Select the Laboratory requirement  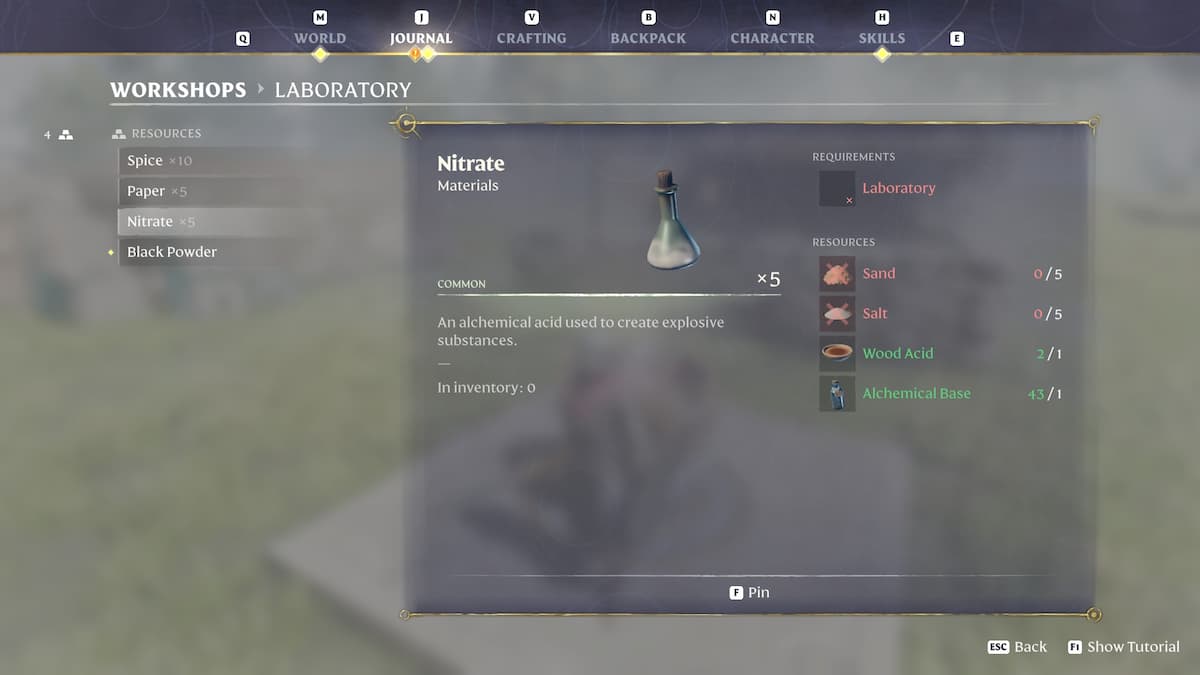coord(898,188)
